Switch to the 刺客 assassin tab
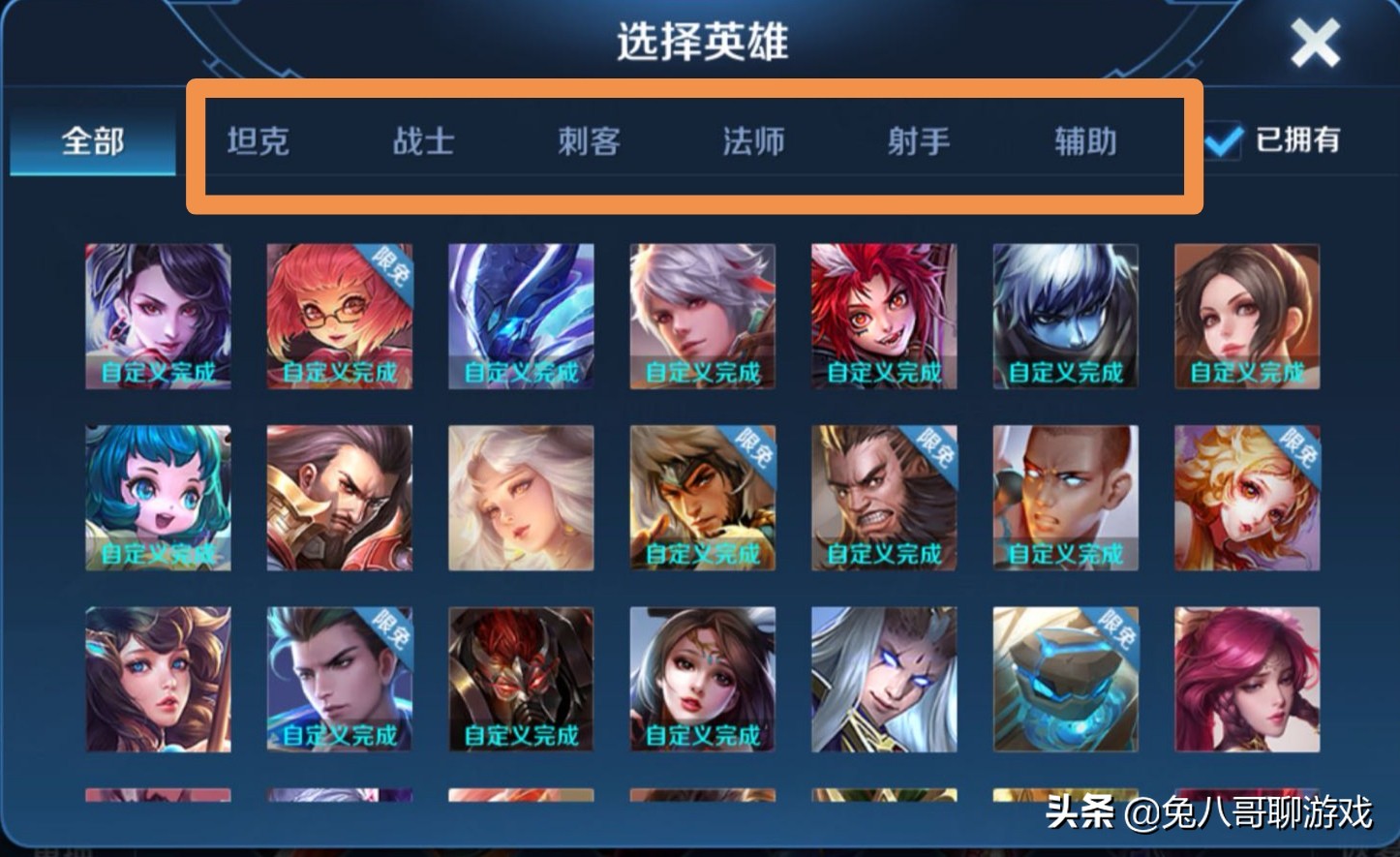 [x=588, y=141]
